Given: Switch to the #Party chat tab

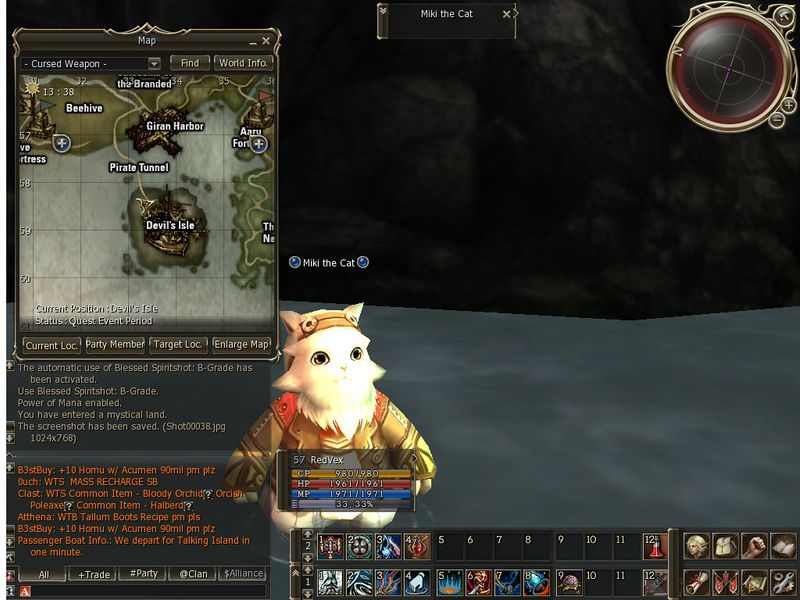Looking at the screenshot, I should coord(143,575).
